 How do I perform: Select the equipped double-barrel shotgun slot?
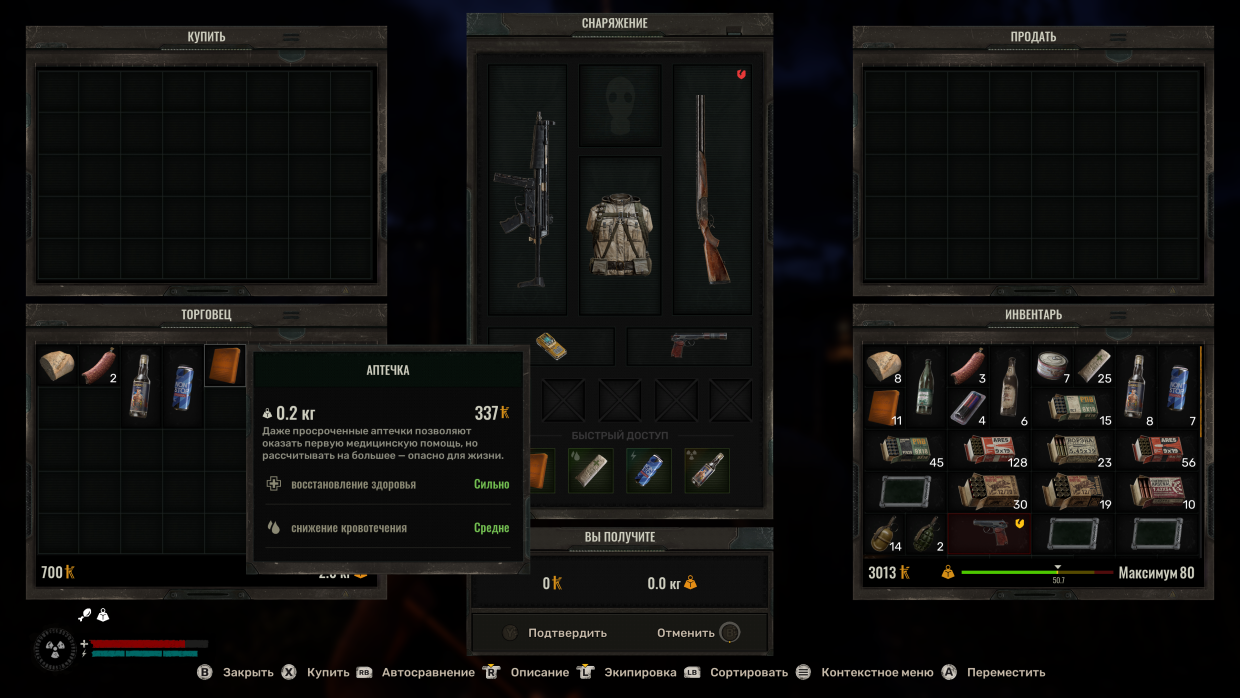point(711,190)
